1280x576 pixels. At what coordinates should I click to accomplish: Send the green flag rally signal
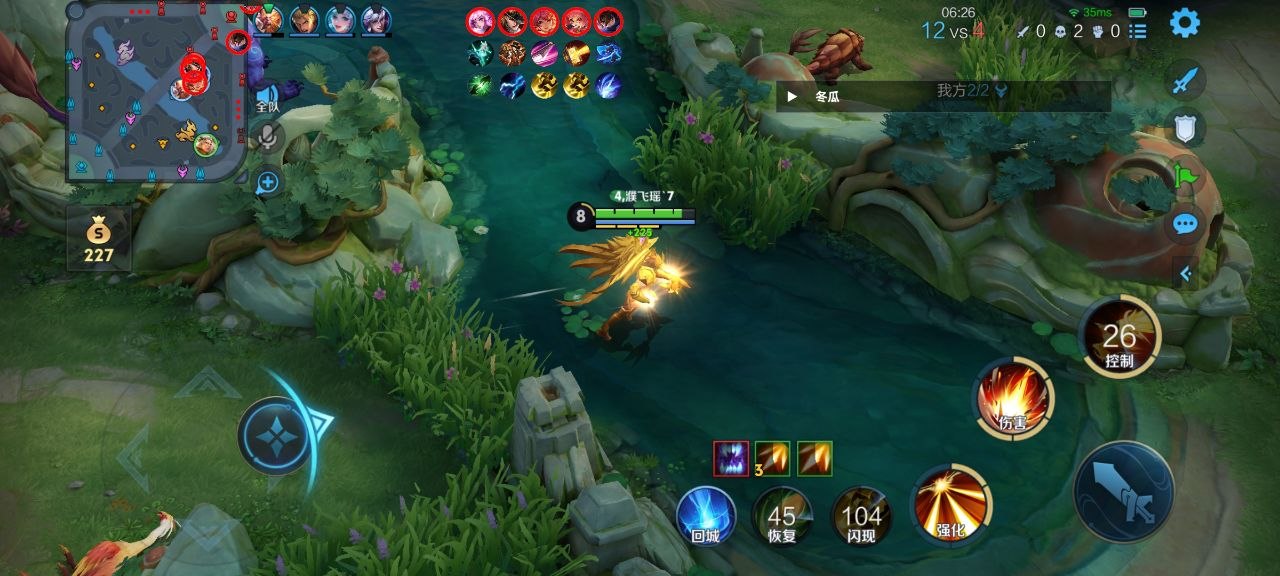pyautogui.click(x=1185, y=176)
